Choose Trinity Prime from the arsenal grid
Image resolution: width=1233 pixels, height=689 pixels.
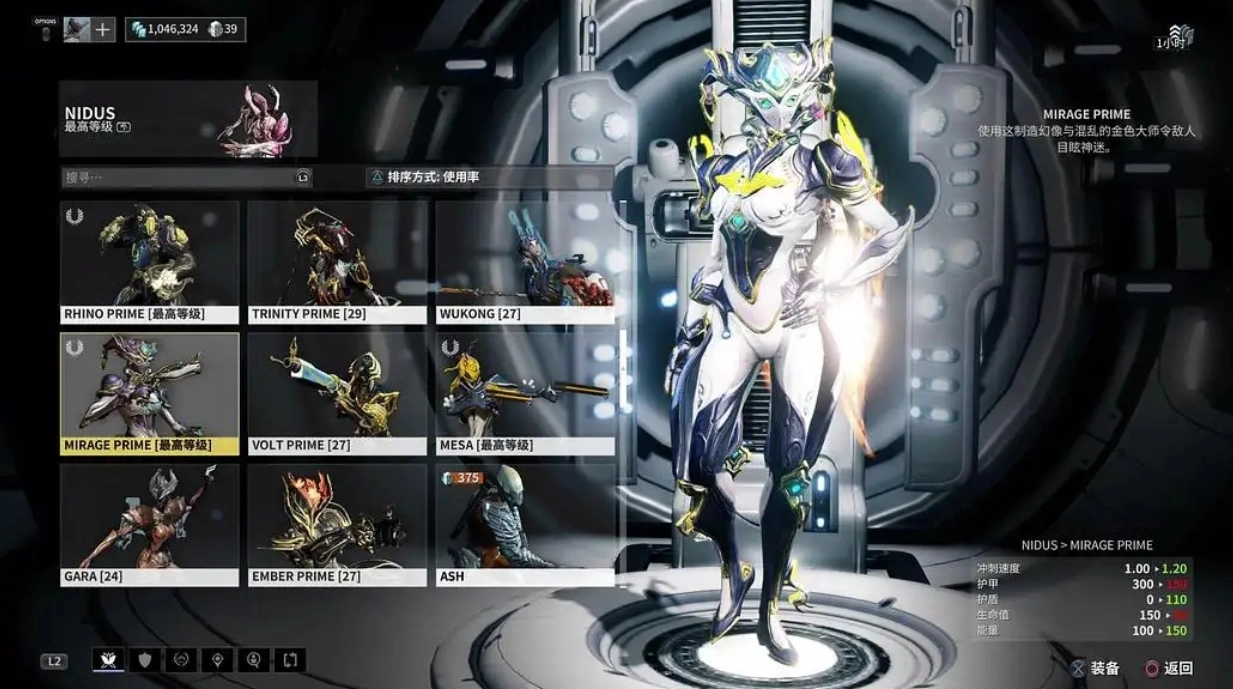337,262
